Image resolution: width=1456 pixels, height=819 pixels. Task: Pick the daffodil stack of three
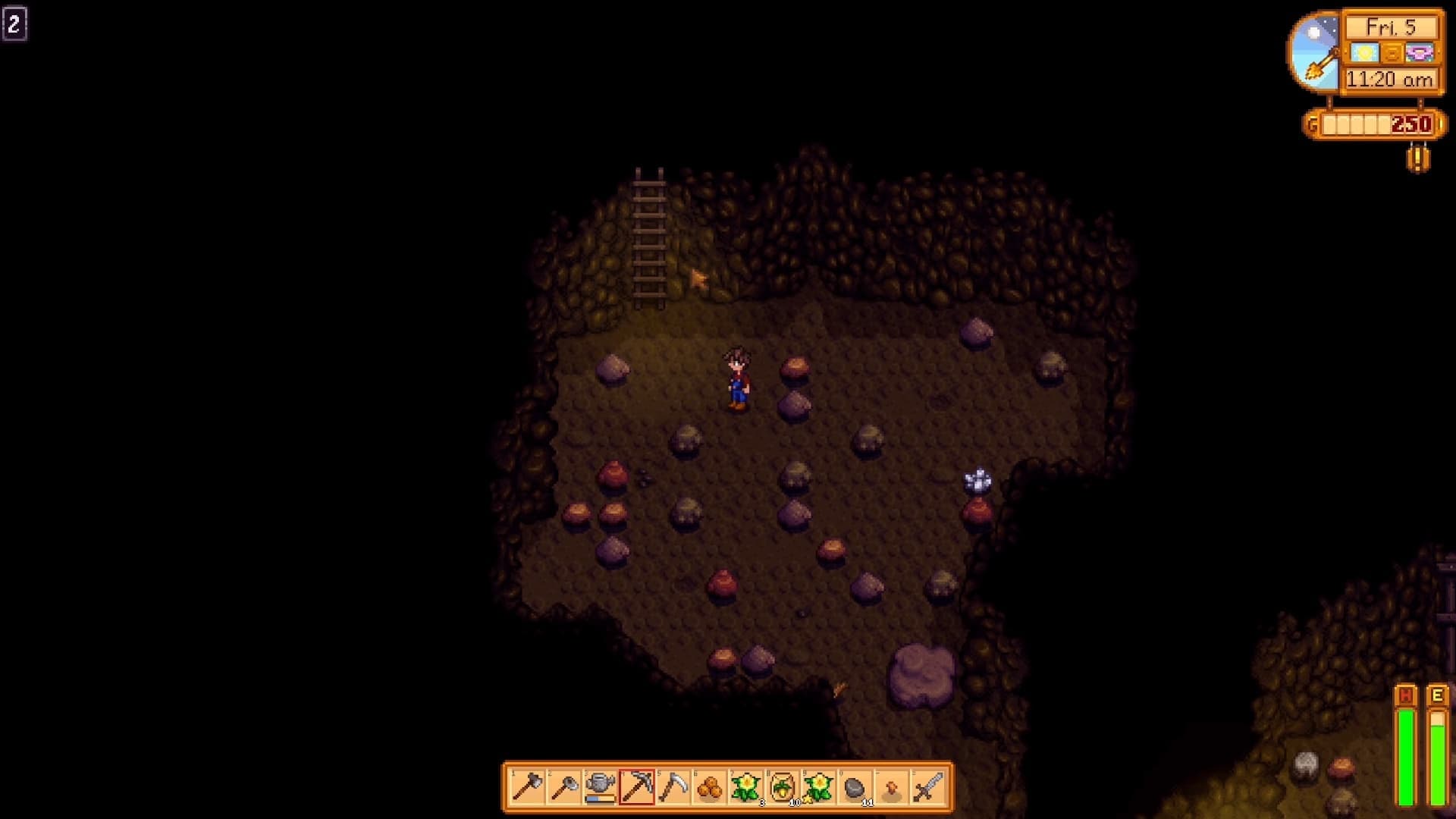coord(745,787)
